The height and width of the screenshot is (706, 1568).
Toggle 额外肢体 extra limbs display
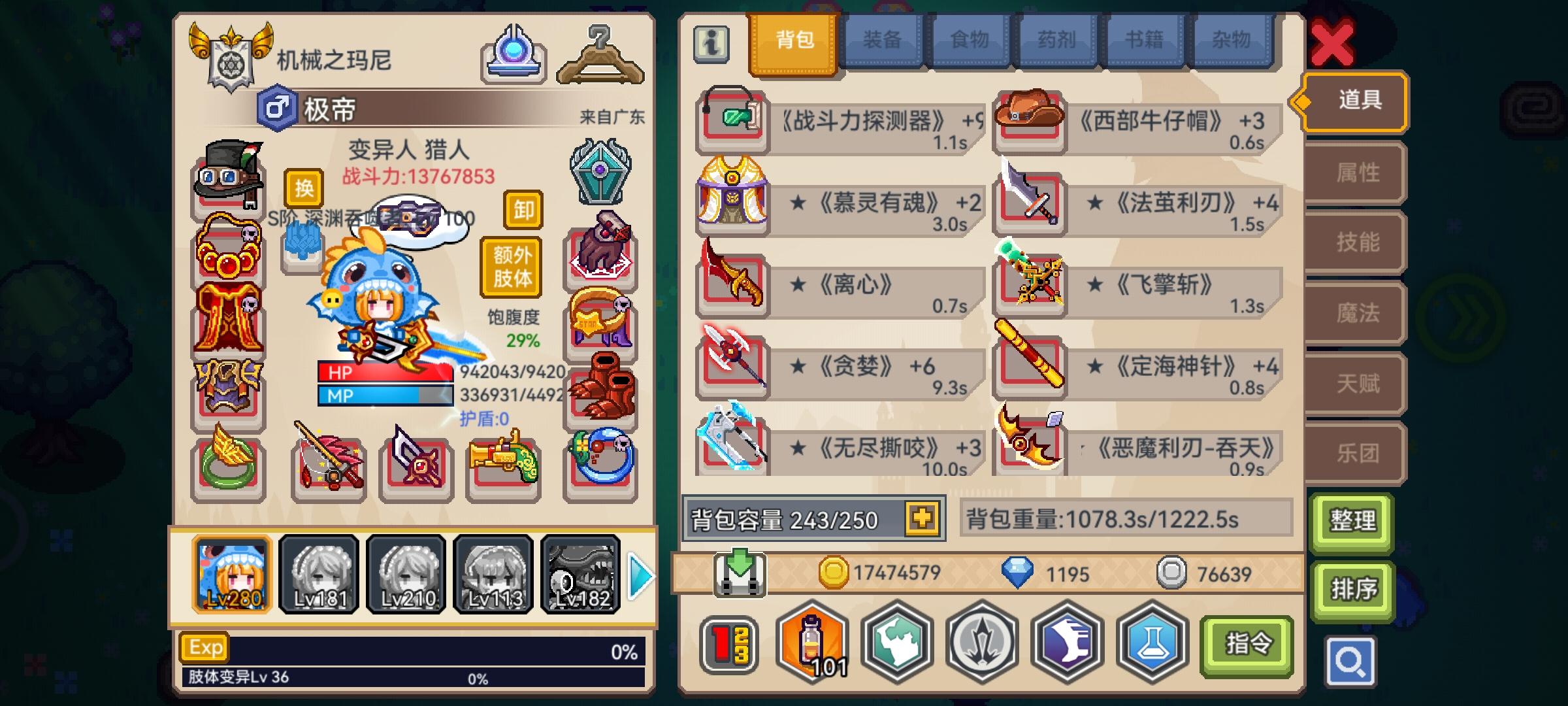pos(511,265)
